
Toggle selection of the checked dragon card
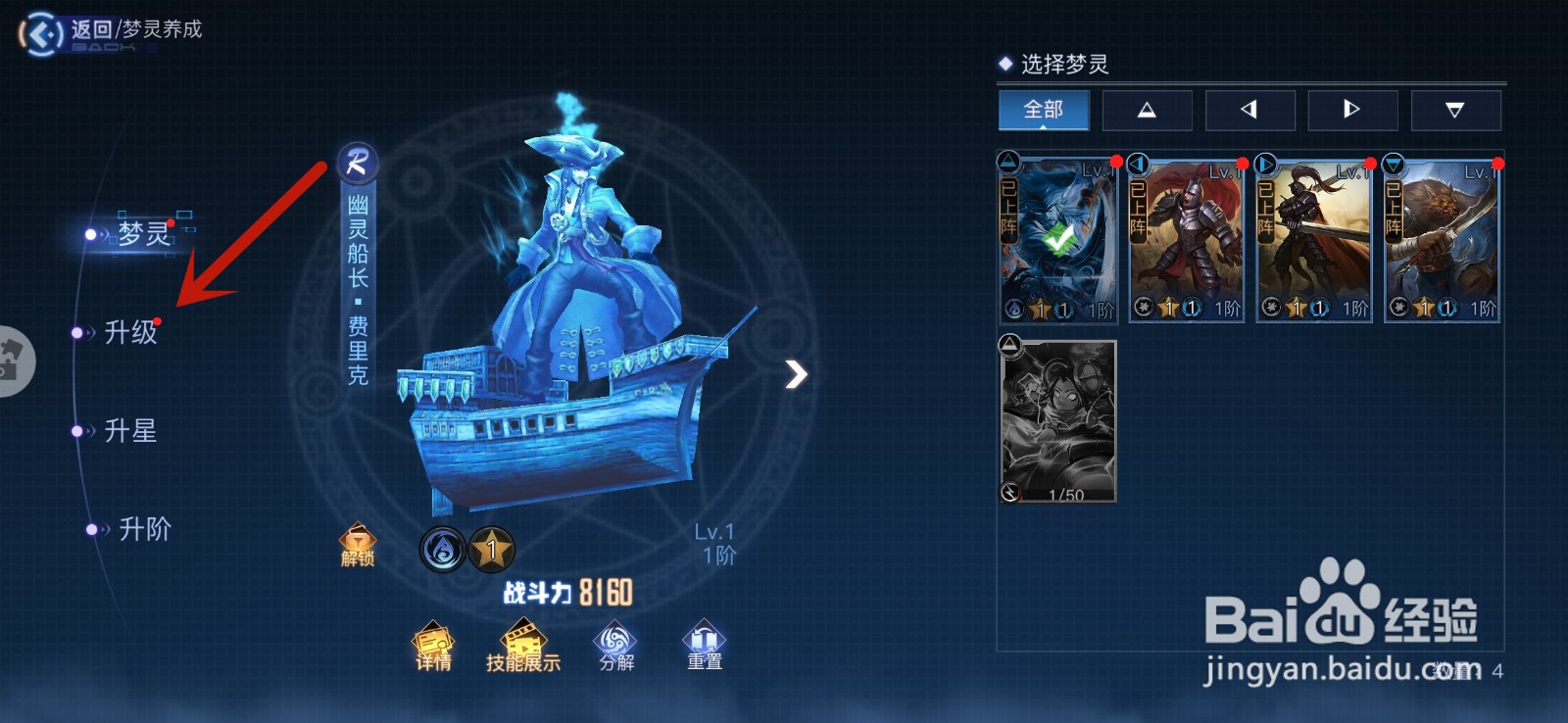pos(1058,238)
